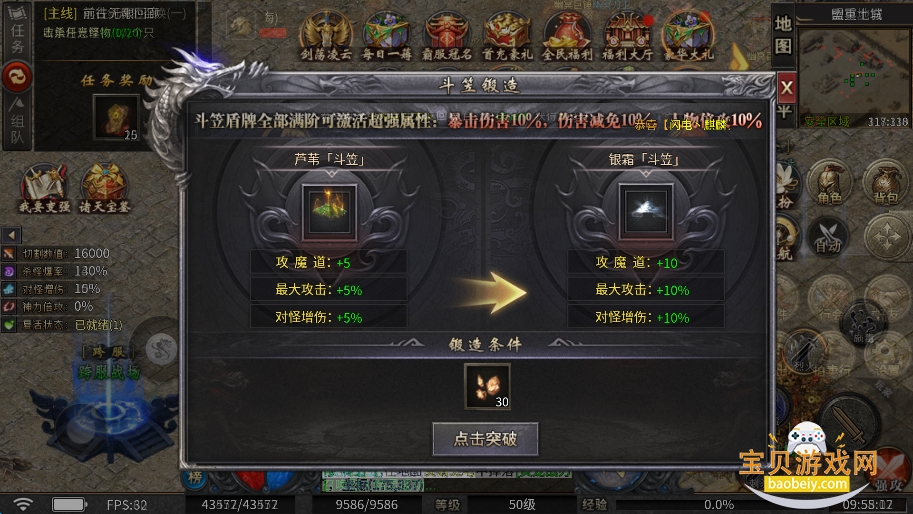Screen dimensions: 913x514
Task: Click the 点击突破 breakthrough button
Action: click(x=485, y=438)
